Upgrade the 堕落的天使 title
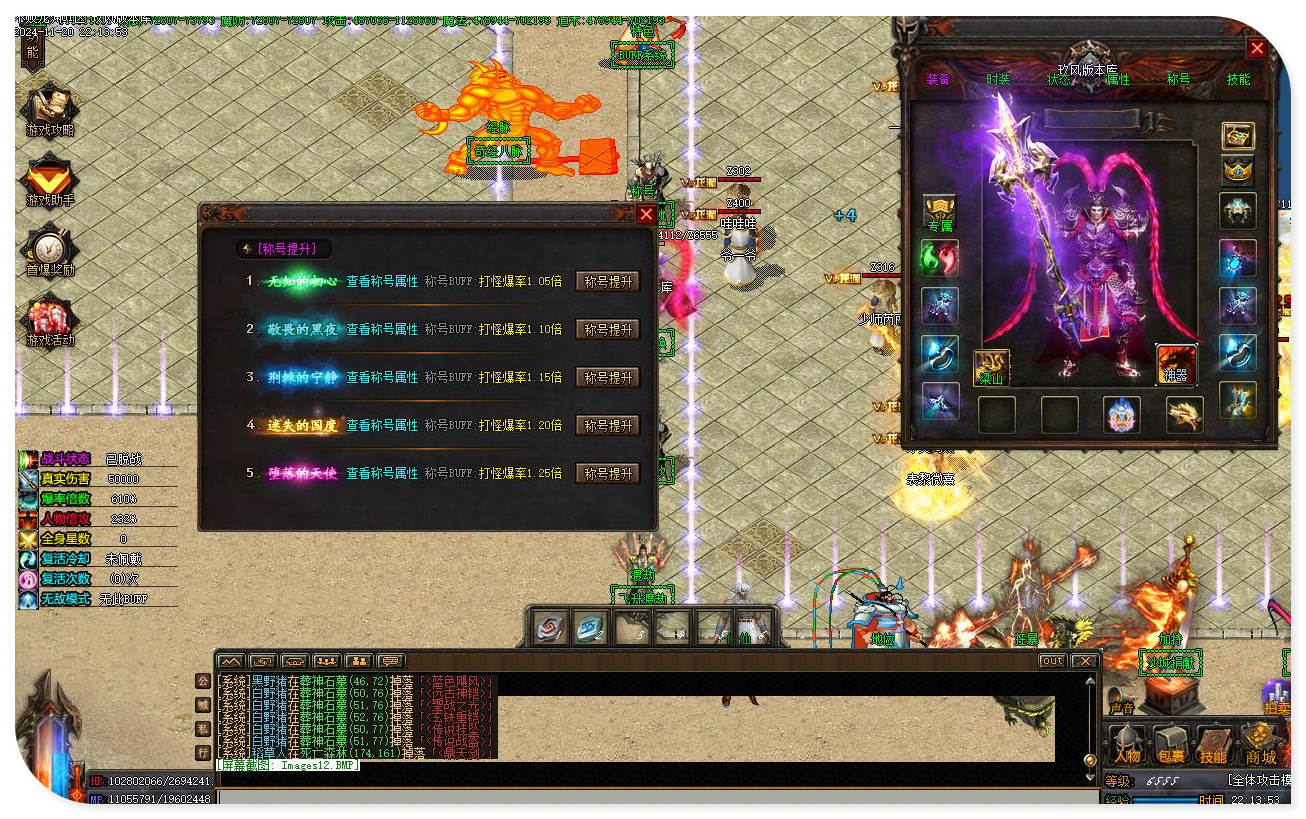Viewport: 1306px width, 819px height. click(x=608, y=473)
